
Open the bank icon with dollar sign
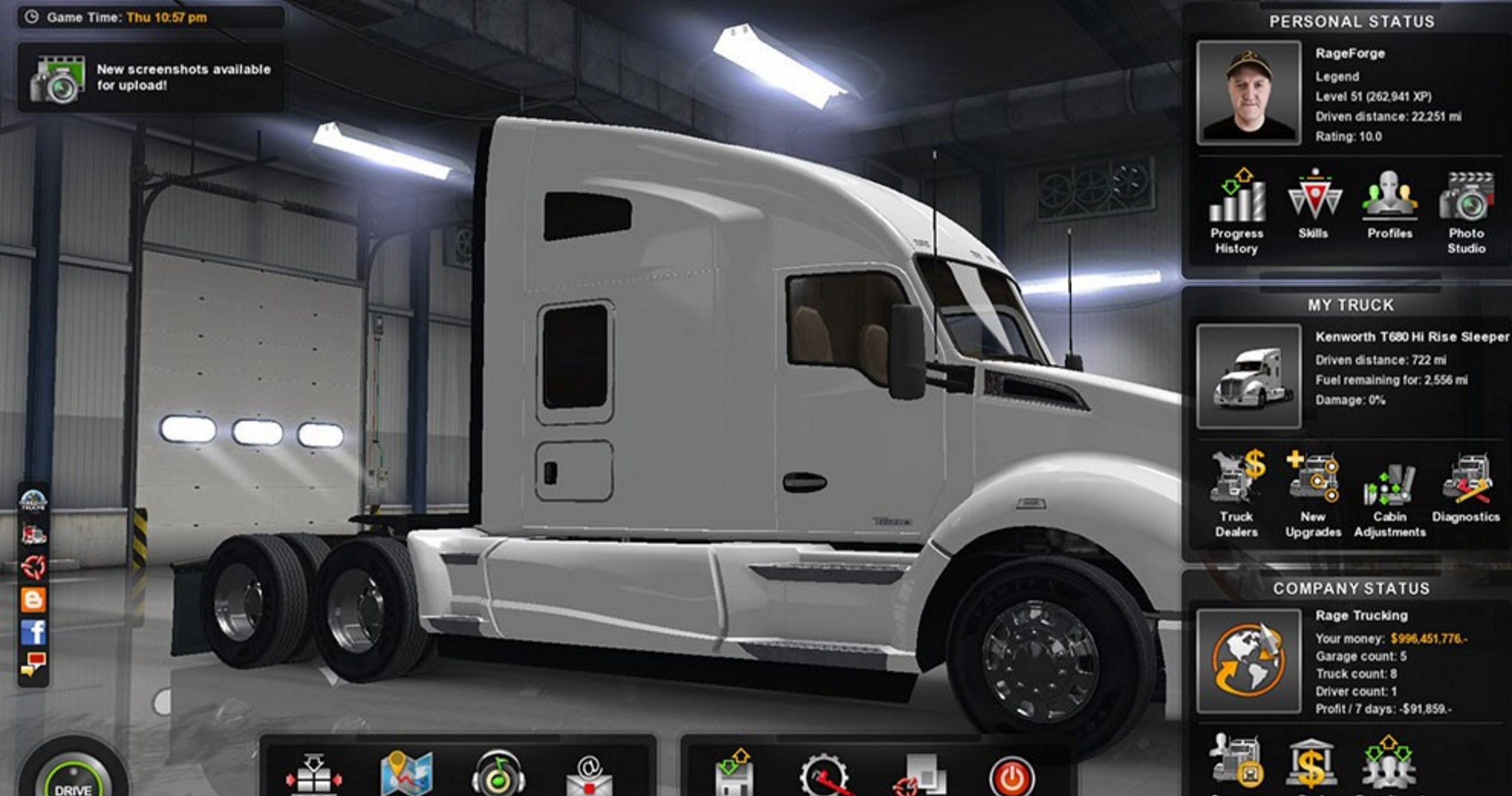[x=1312, y=764]
